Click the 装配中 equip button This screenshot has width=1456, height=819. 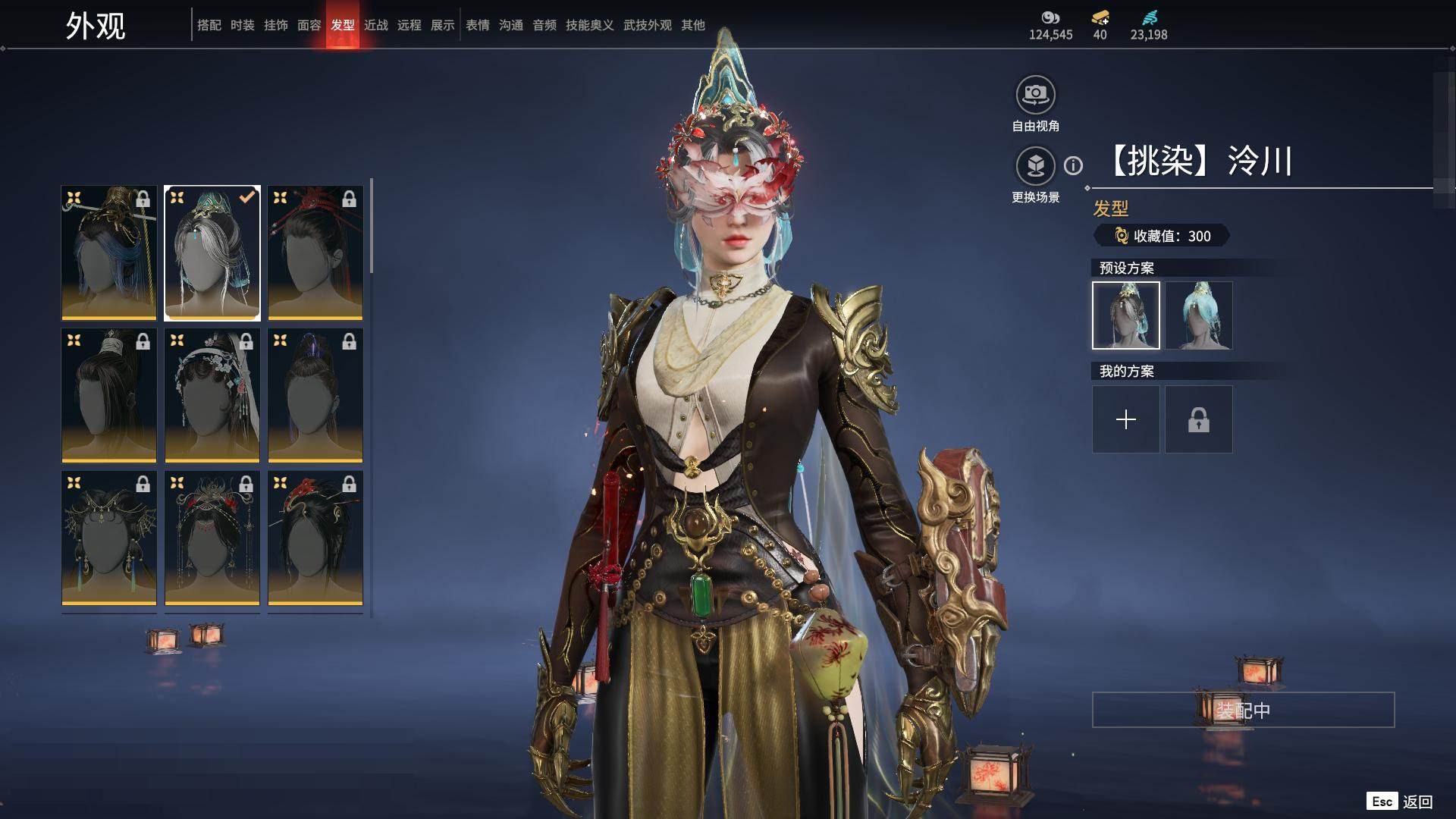pyautogui.click(x=1243, y=710)
